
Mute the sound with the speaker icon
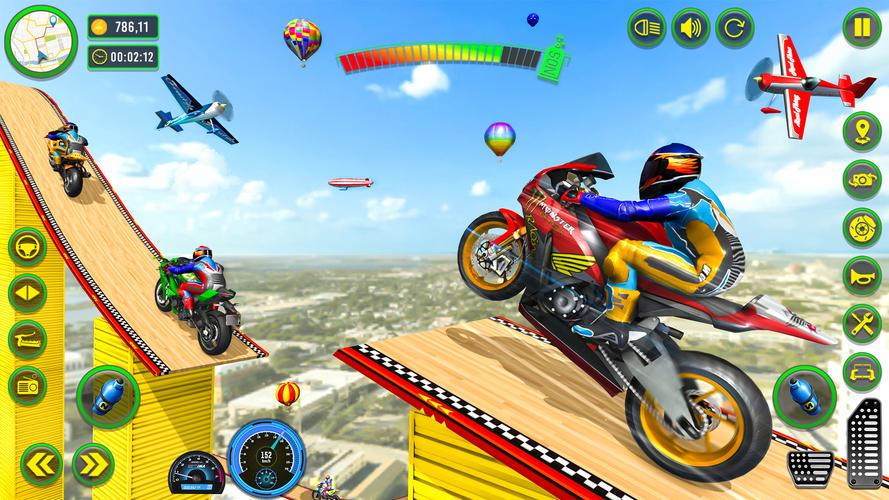(x=690, y=27)
